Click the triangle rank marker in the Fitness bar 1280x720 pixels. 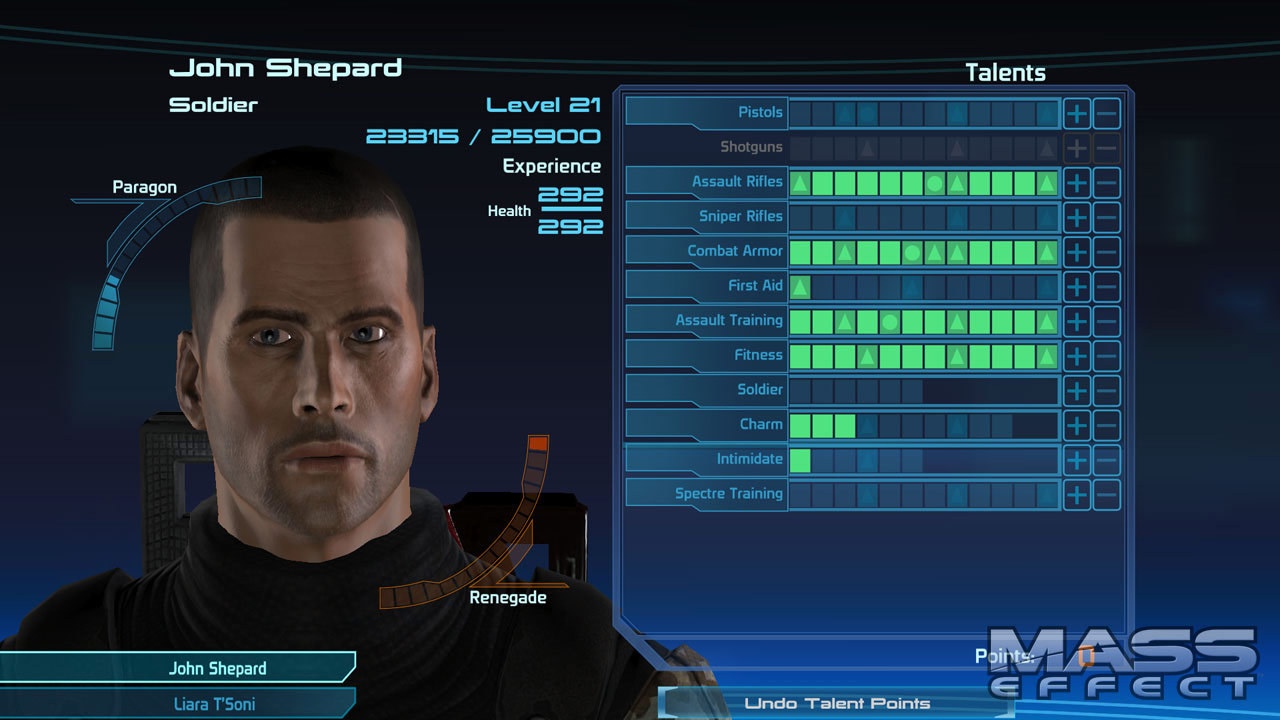tap(866, 355)
